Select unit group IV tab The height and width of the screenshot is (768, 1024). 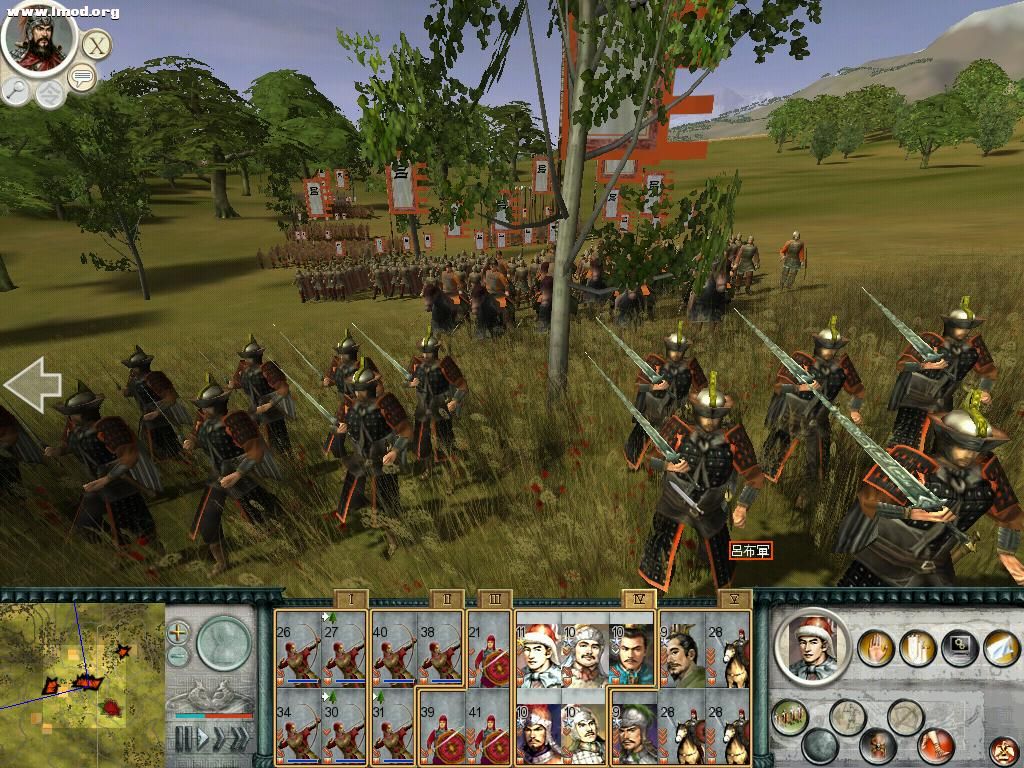tap(638, 599)
